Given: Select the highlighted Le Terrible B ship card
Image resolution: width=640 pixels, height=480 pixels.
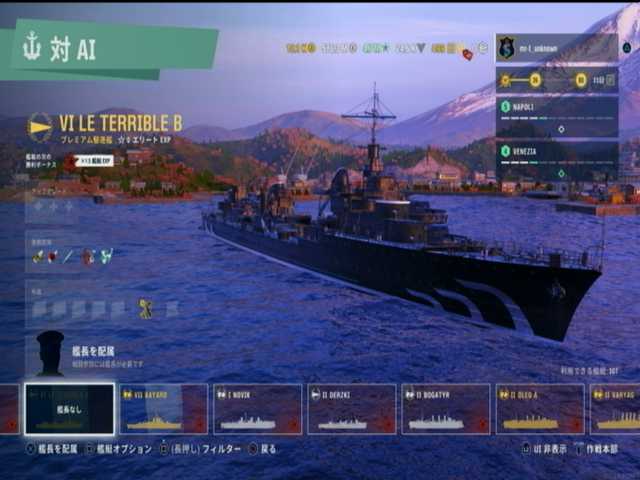Looking at the screenshot, I should (69, 409).
